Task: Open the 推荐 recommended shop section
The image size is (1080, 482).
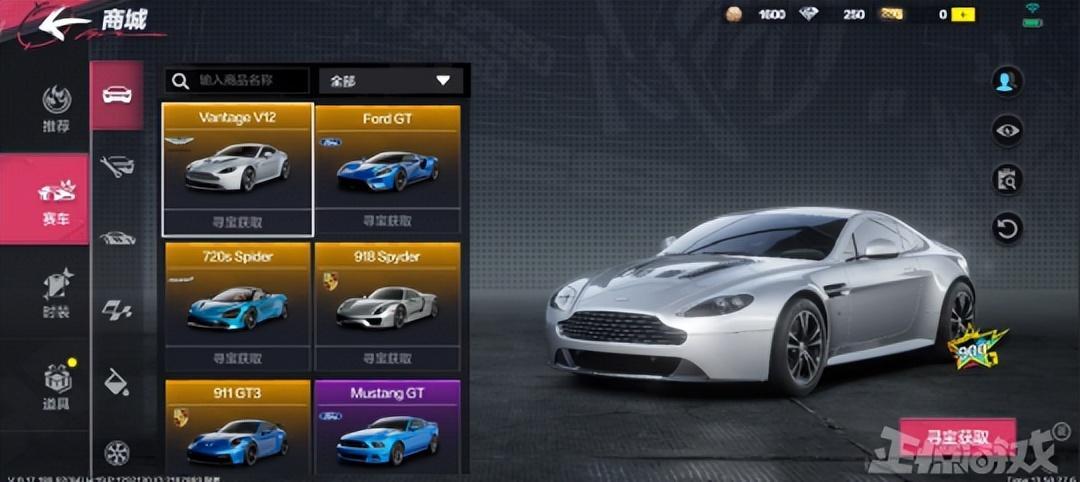Action: pyautogui.click(x=56, y=108)
